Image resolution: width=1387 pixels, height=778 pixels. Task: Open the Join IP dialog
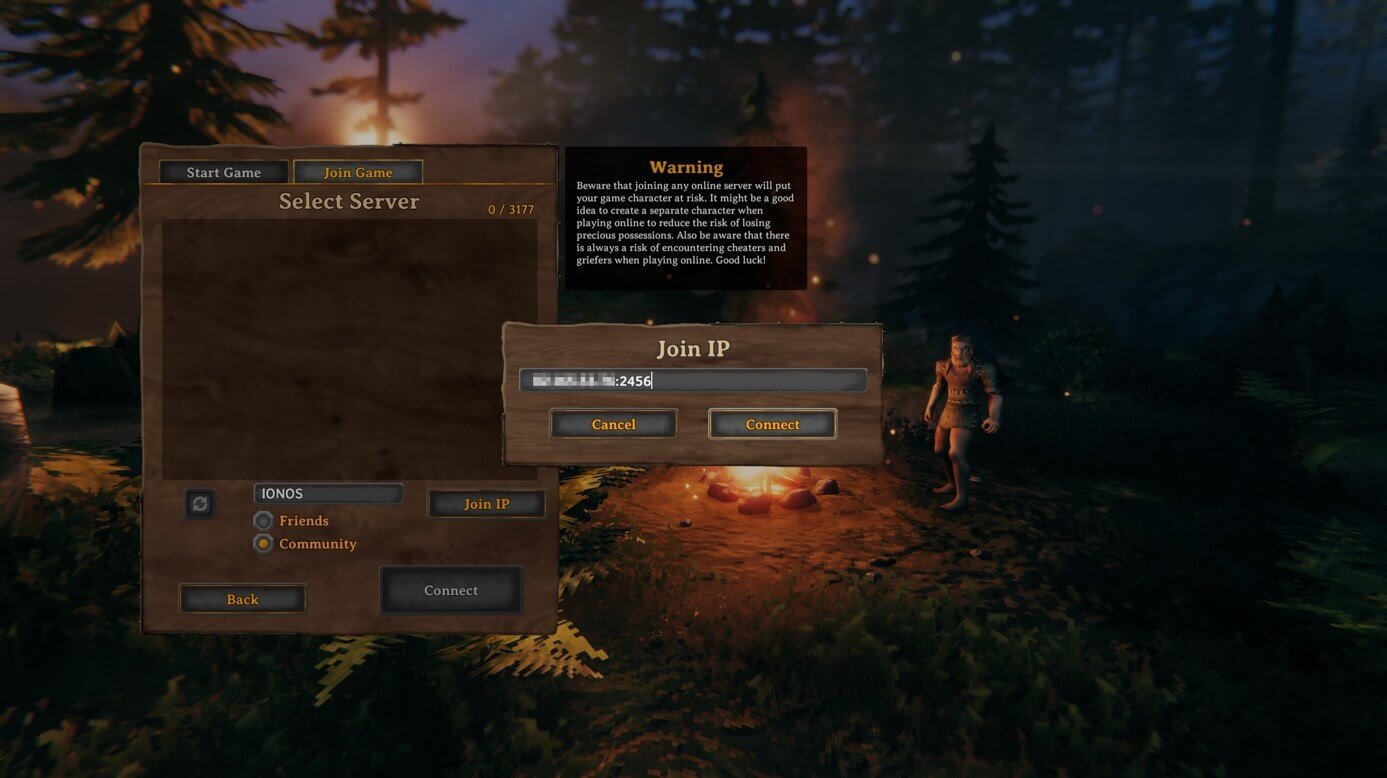pyautogui.click(x=486, y=503)
